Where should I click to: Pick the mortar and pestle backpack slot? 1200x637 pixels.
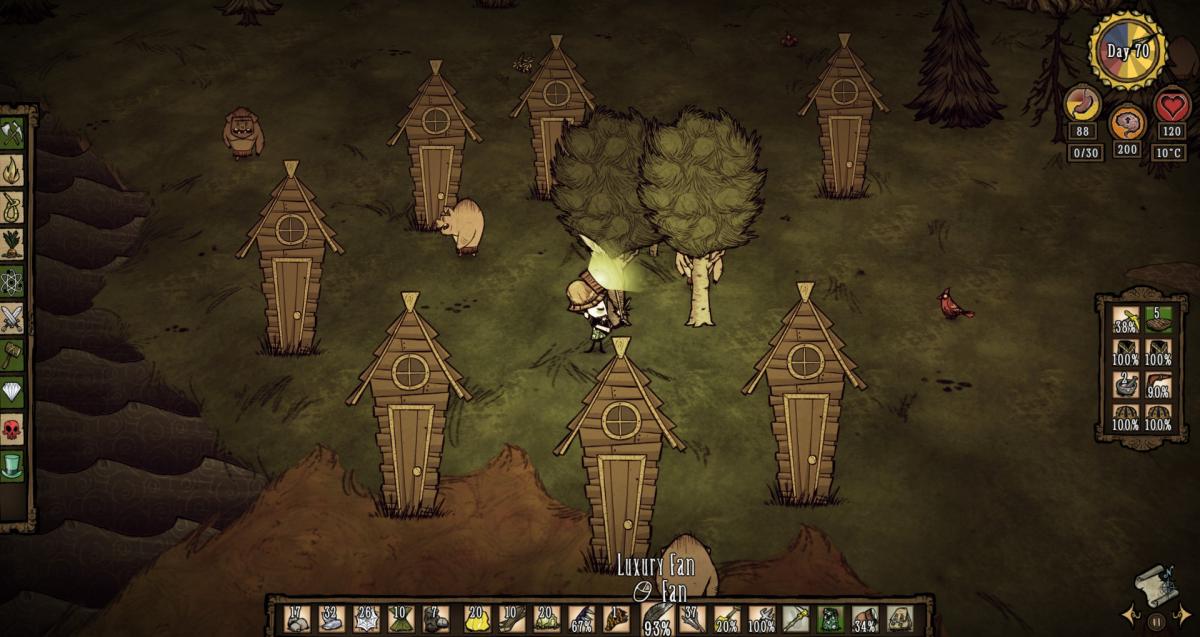pos(1126,385)
